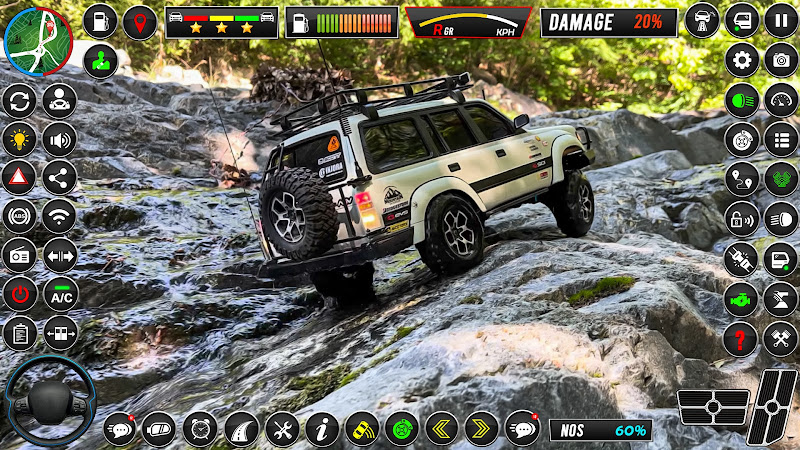Show the info 'i' button
Viewport: 800px width, 450px height.
point(322,429)
